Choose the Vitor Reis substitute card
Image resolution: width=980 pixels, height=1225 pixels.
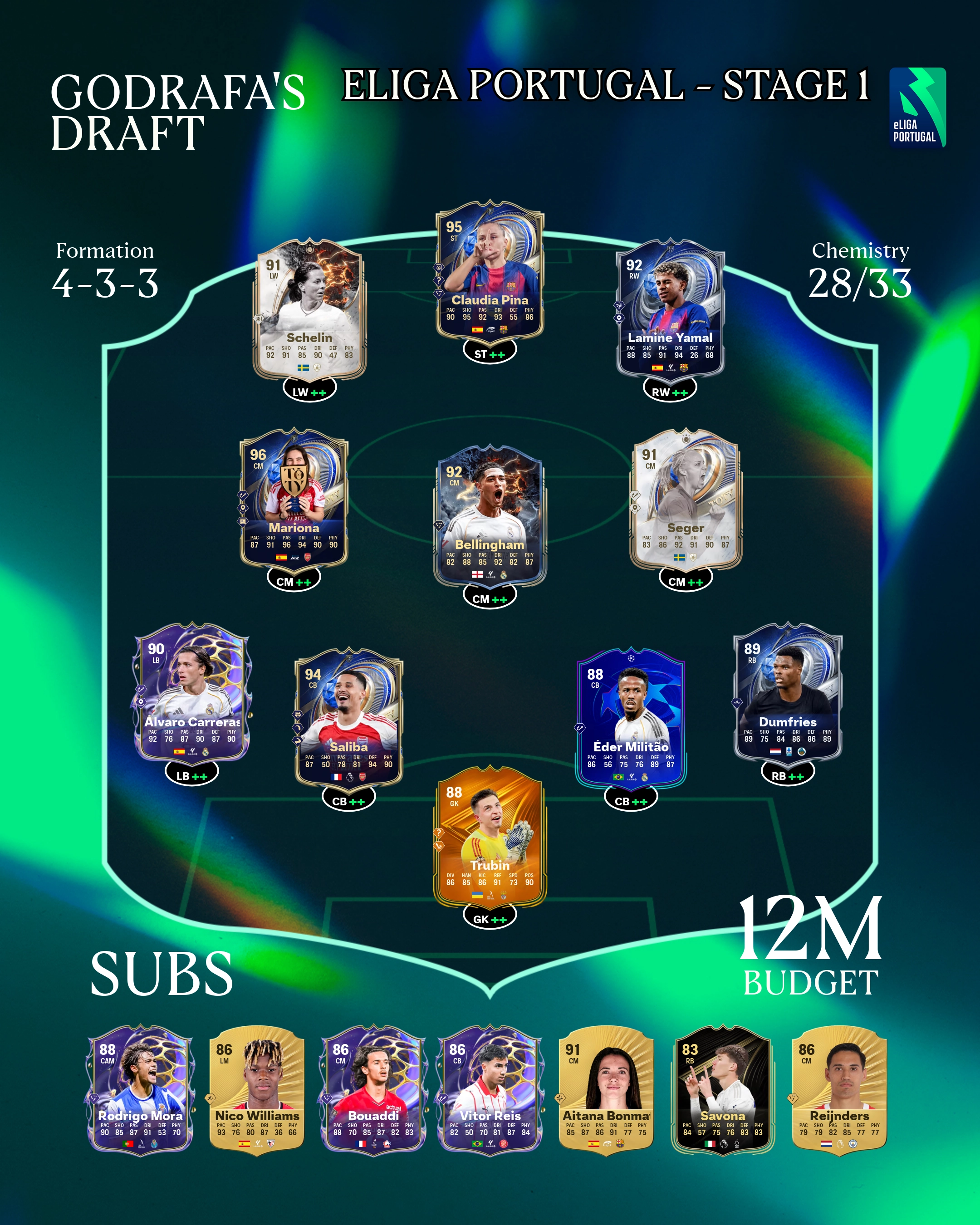point(490,1091)
